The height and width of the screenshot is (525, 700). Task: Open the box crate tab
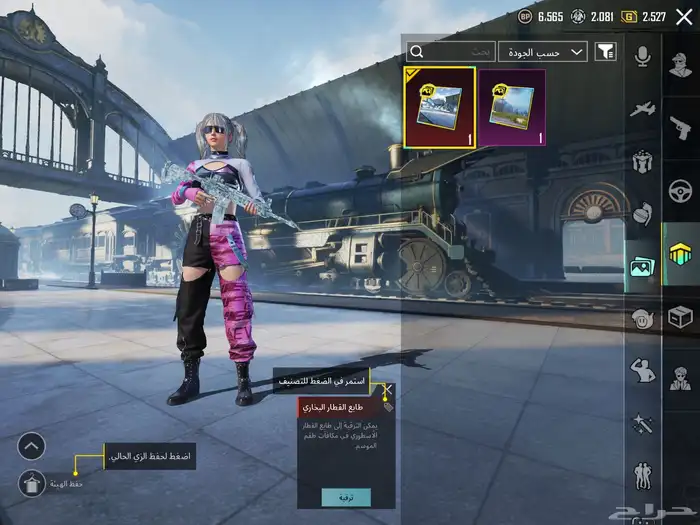point(680,317)
